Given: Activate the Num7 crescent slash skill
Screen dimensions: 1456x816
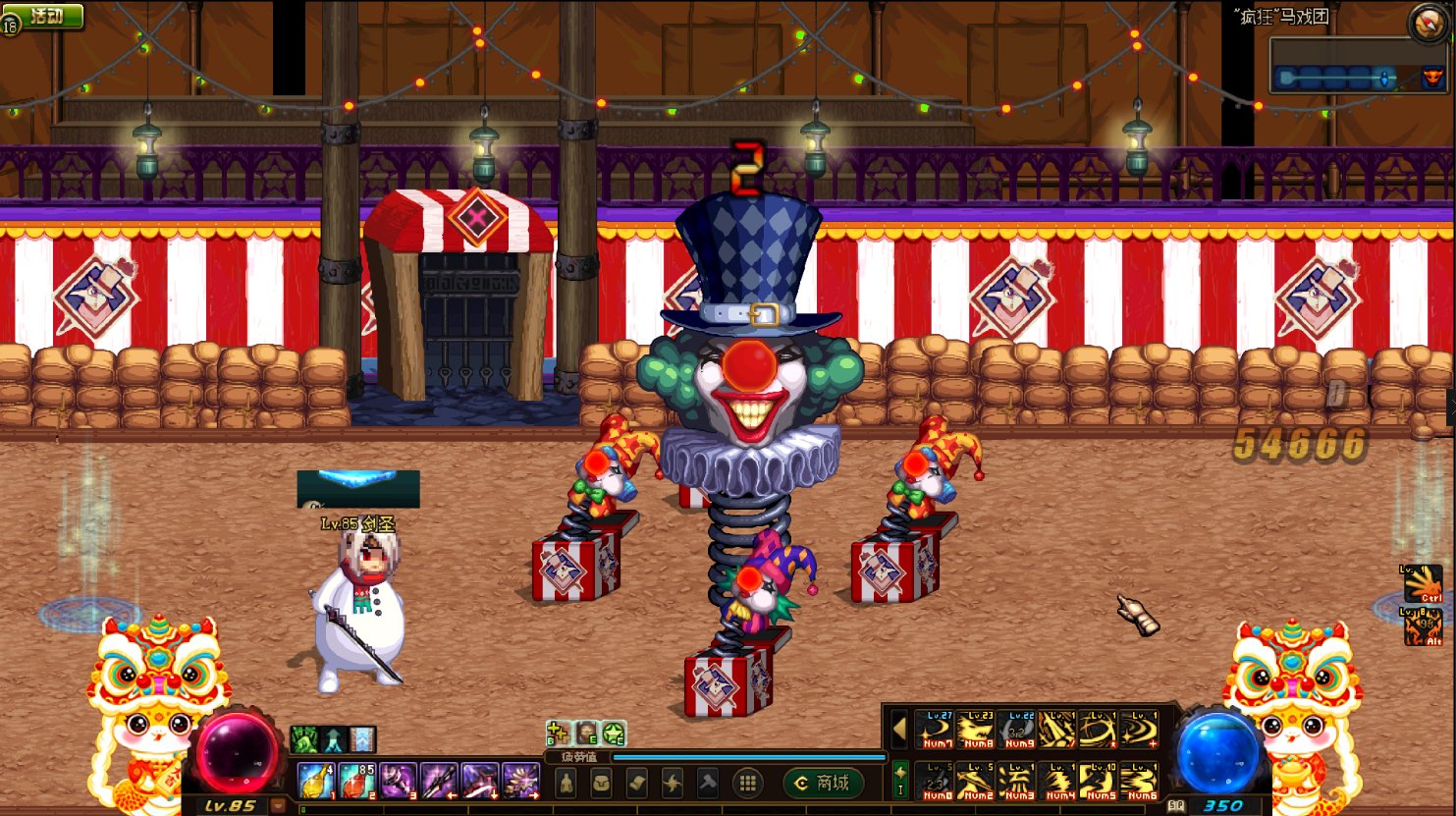Looking at the screenshot, I should (x=934, y=731).
